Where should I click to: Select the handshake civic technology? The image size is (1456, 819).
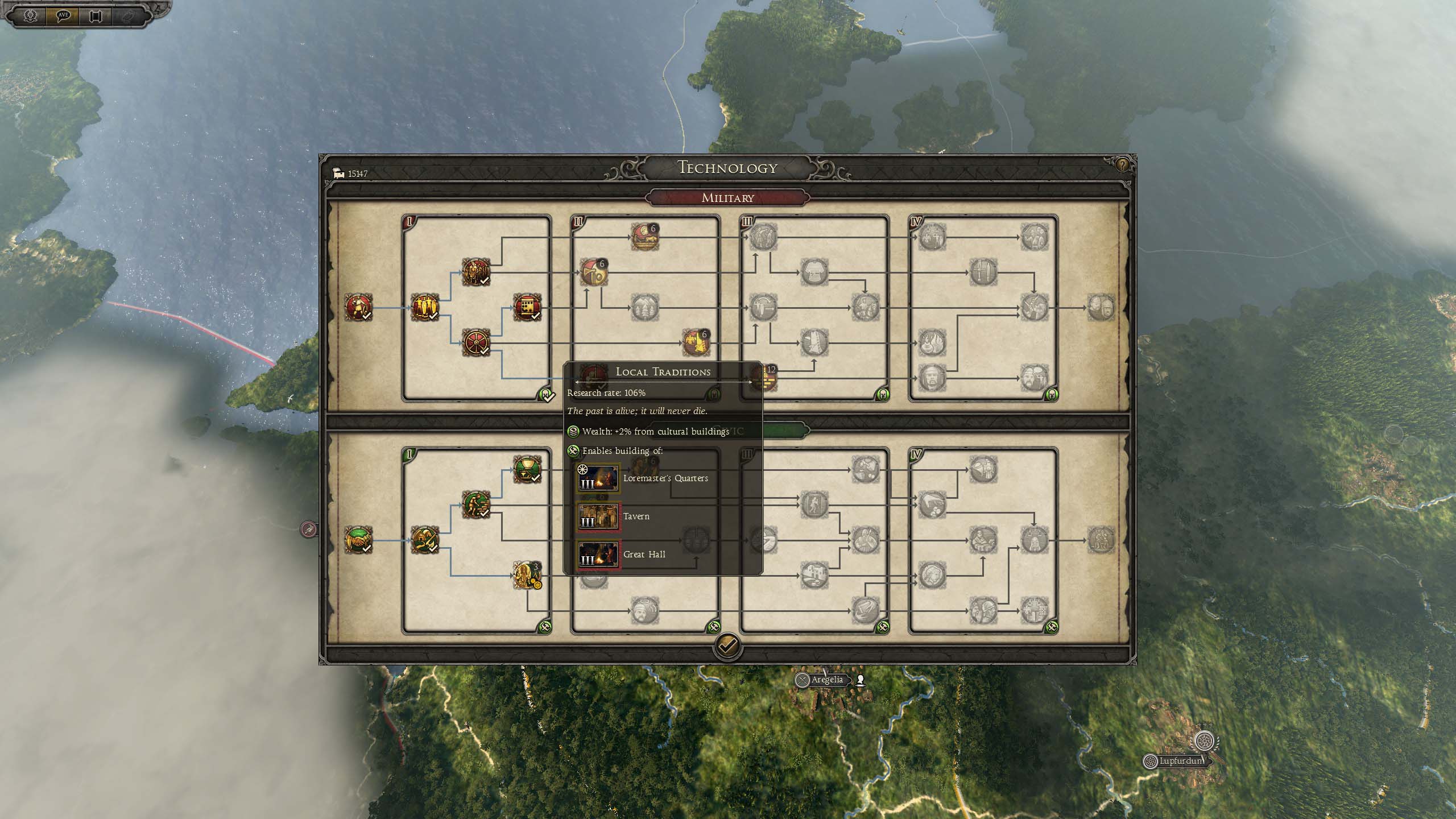pos(358,540)
